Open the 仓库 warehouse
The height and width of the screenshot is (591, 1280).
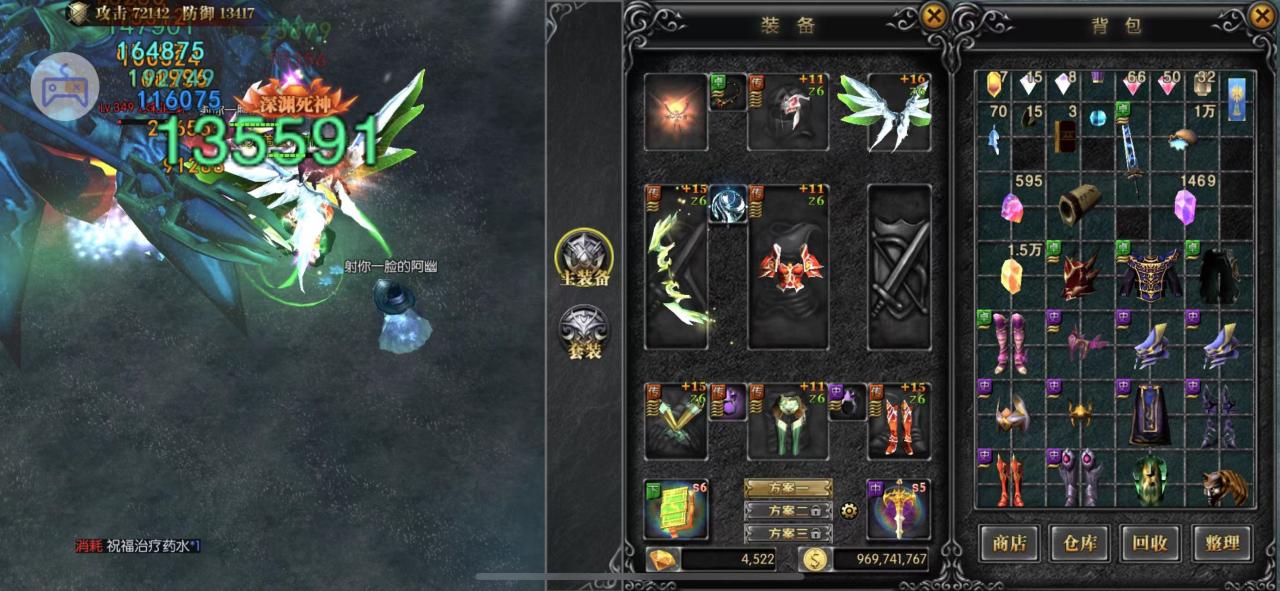[1080, 543]
